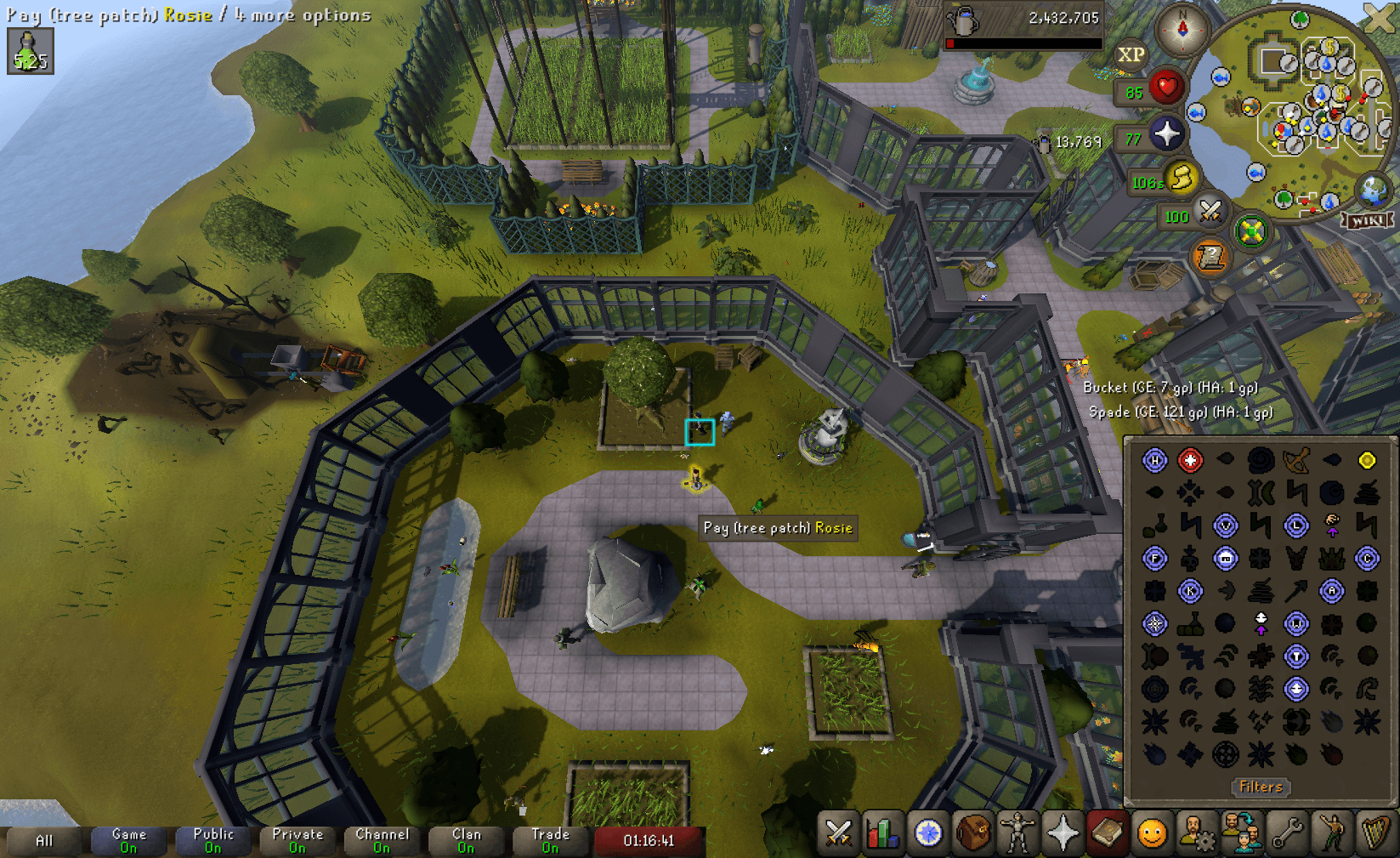The image size is (1400, 858).
Task: Toggle the Public chat filter
Action: click(x=213, y=840)
